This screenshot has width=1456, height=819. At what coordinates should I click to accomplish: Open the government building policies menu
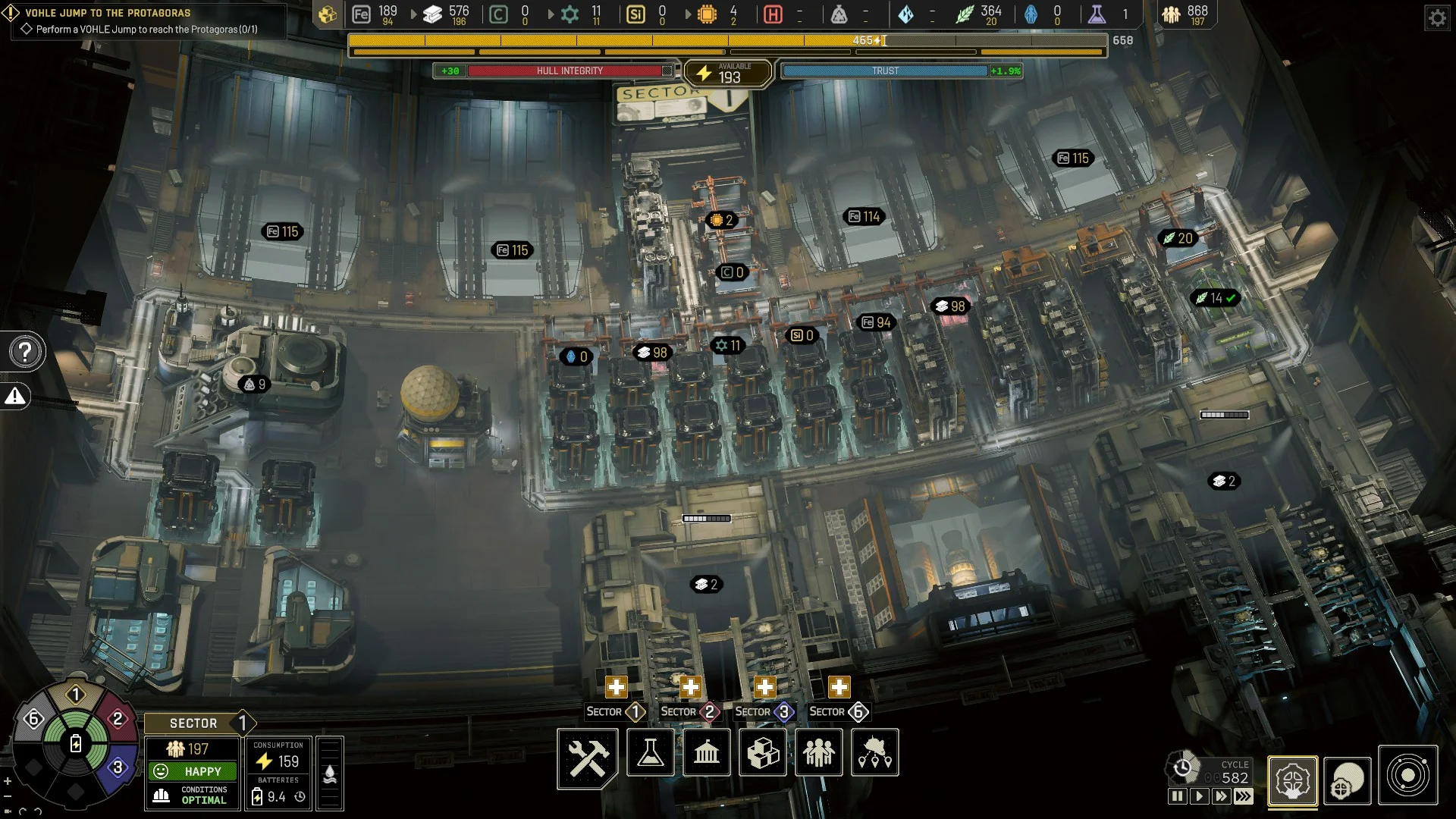click(707, 753)
